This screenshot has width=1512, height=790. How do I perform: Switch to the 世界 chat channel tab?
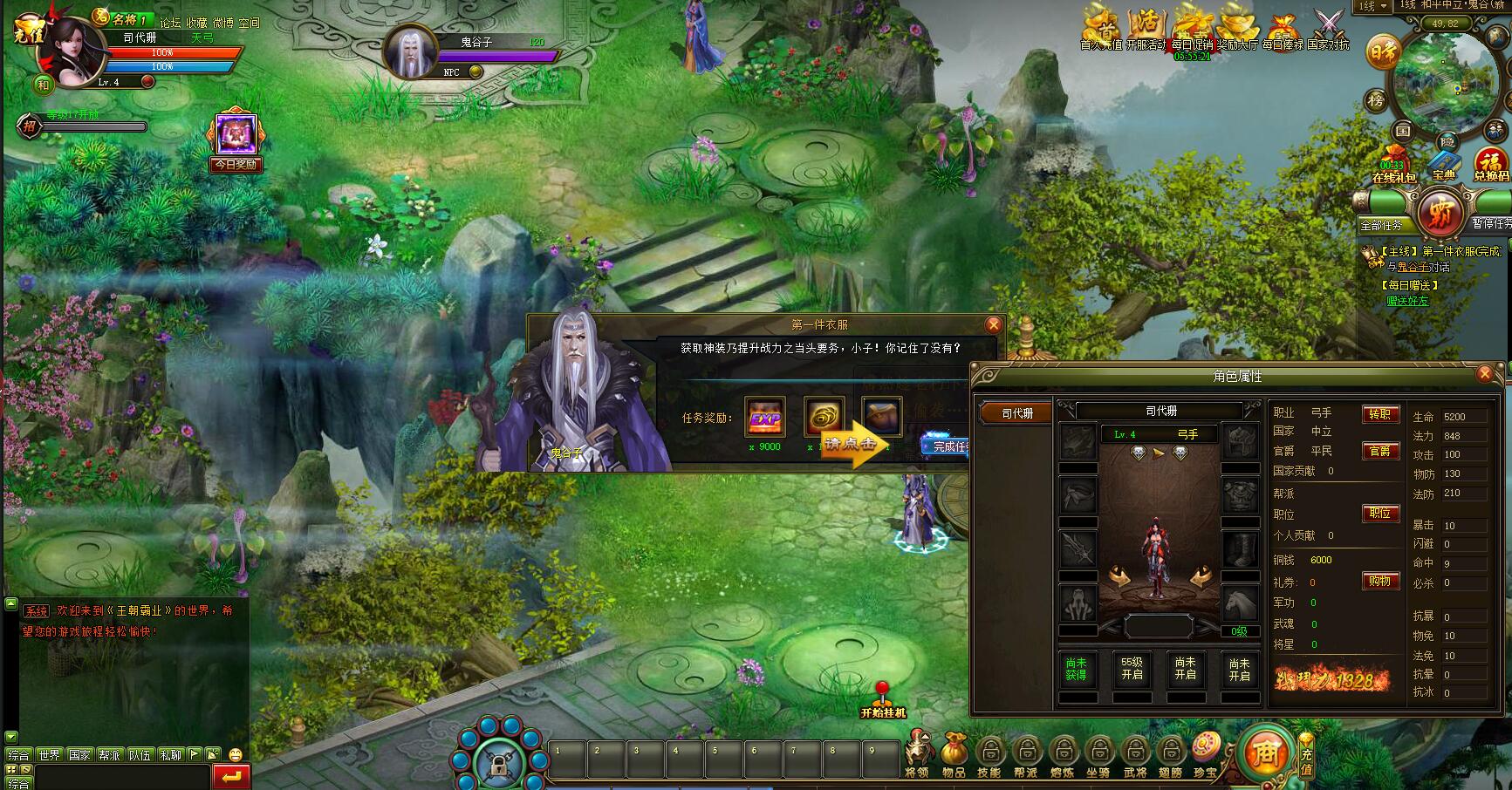point(50,755)
